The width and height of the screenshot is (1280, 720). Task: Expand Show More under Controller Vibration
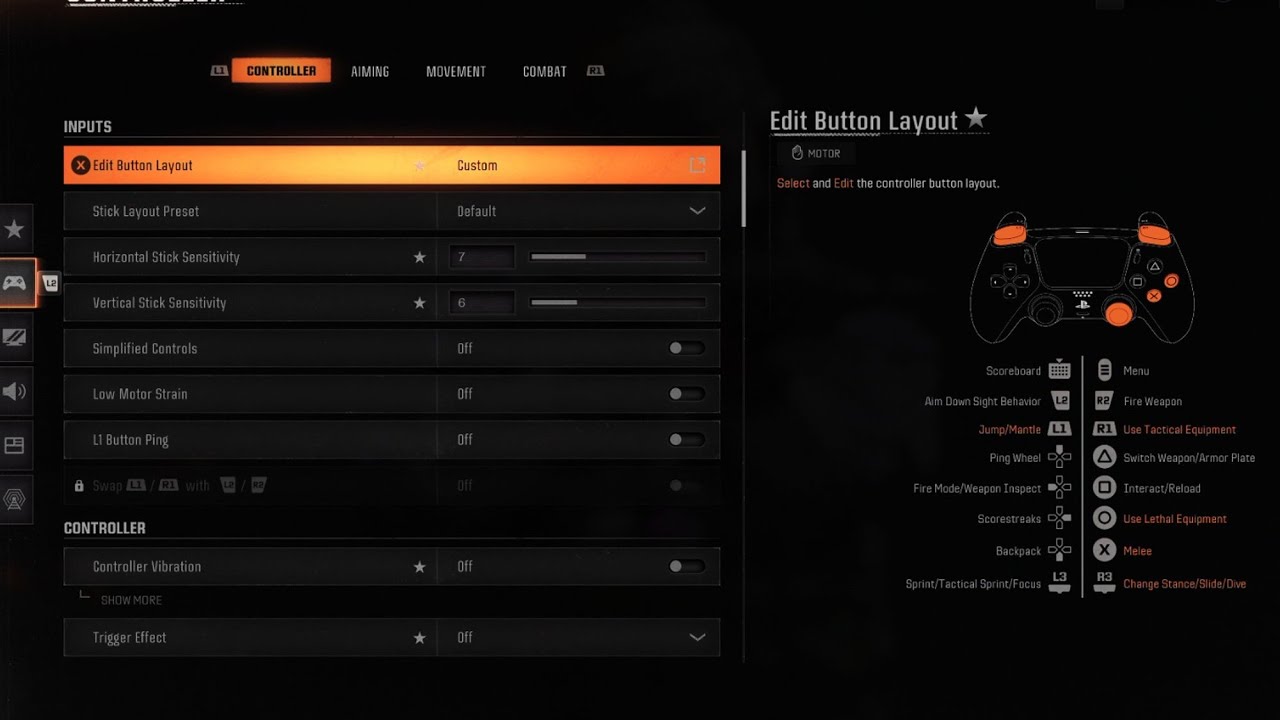click(x=131, y=600)
